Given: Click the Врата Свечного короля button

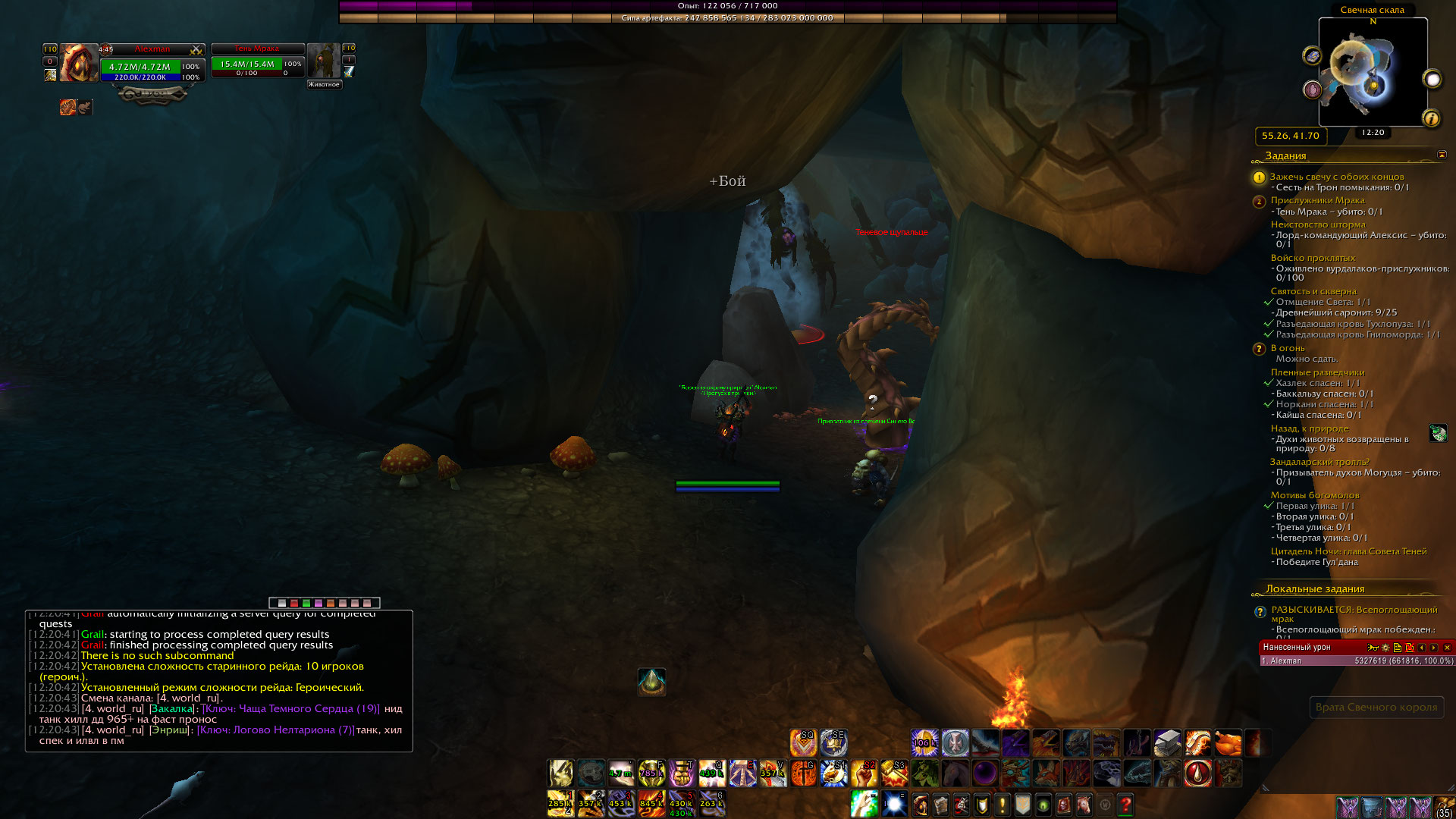Looking at the screenshot, I should 1376,707.
